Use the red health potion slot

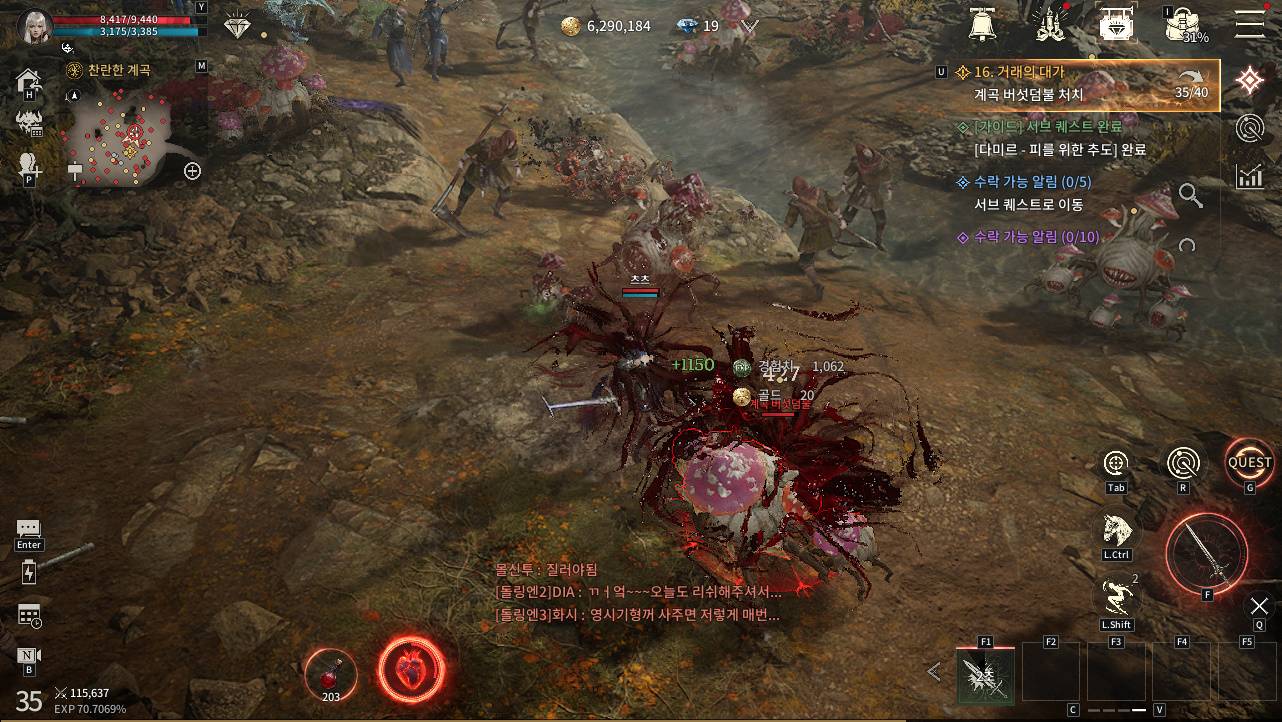(x=330, y=672)
